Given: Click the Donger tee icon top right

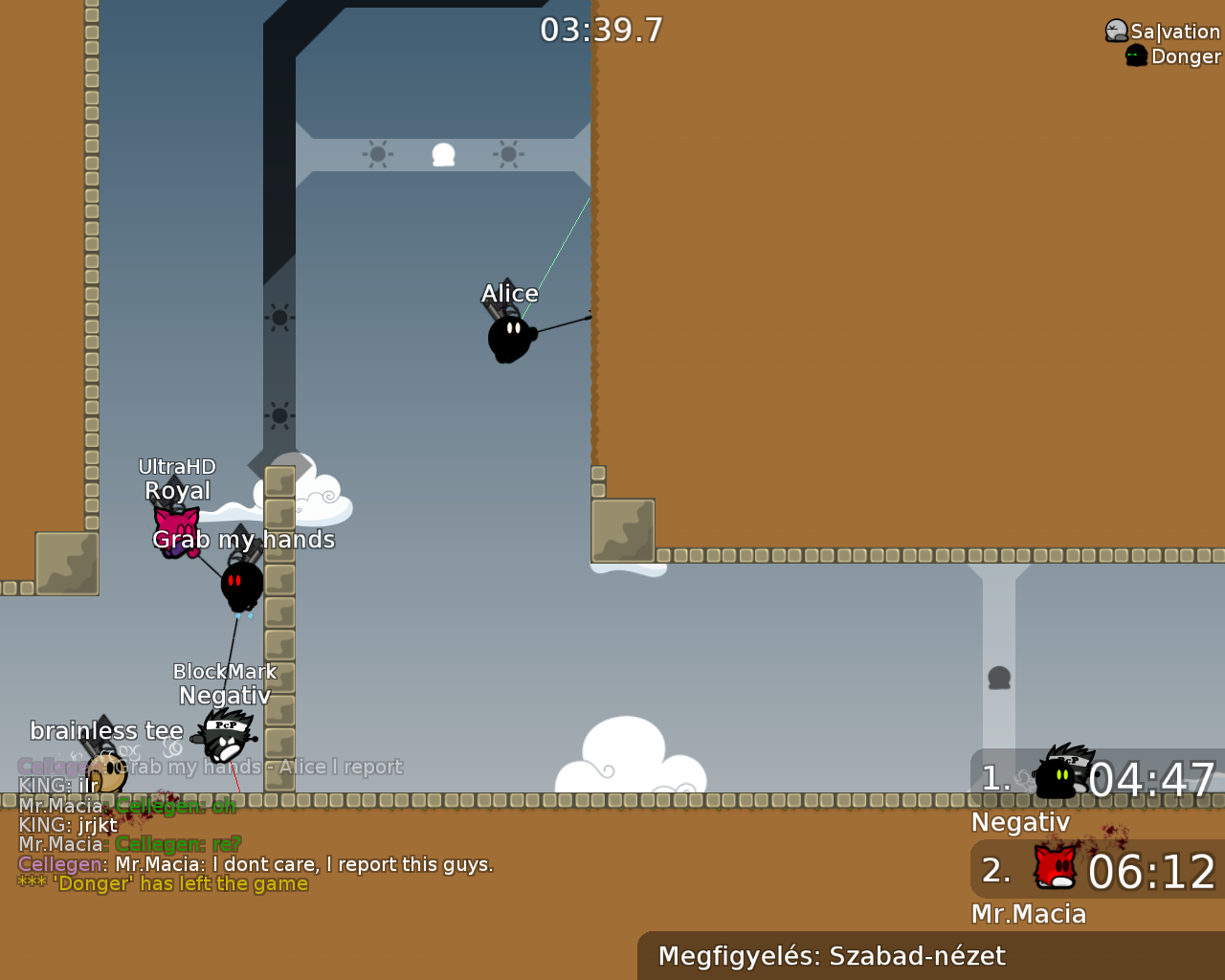Looking at the screenshot, I should pos(1135,55).
